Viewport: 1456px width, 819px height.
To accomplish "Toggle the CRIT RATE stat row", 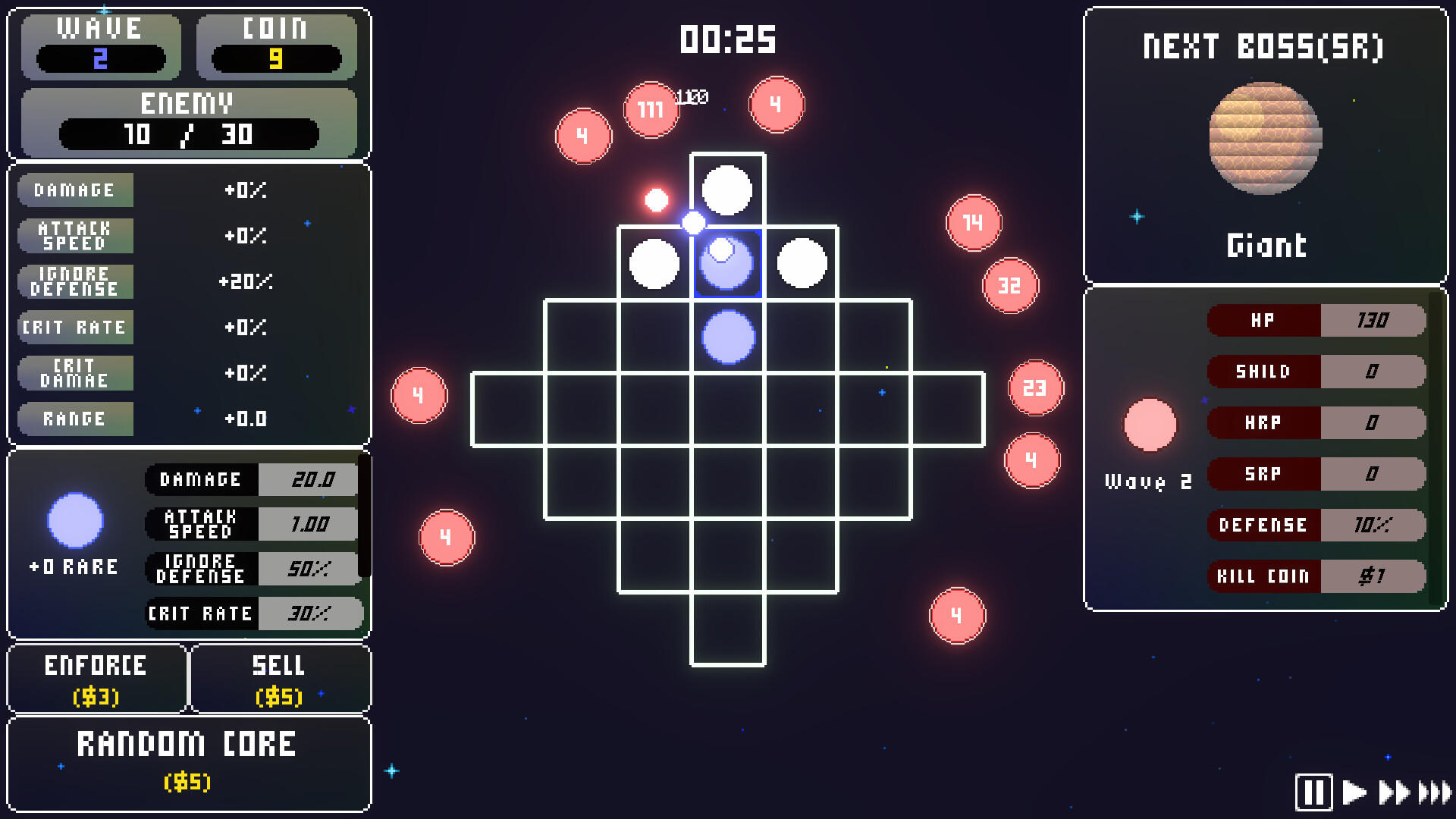I will coord(75,328).
